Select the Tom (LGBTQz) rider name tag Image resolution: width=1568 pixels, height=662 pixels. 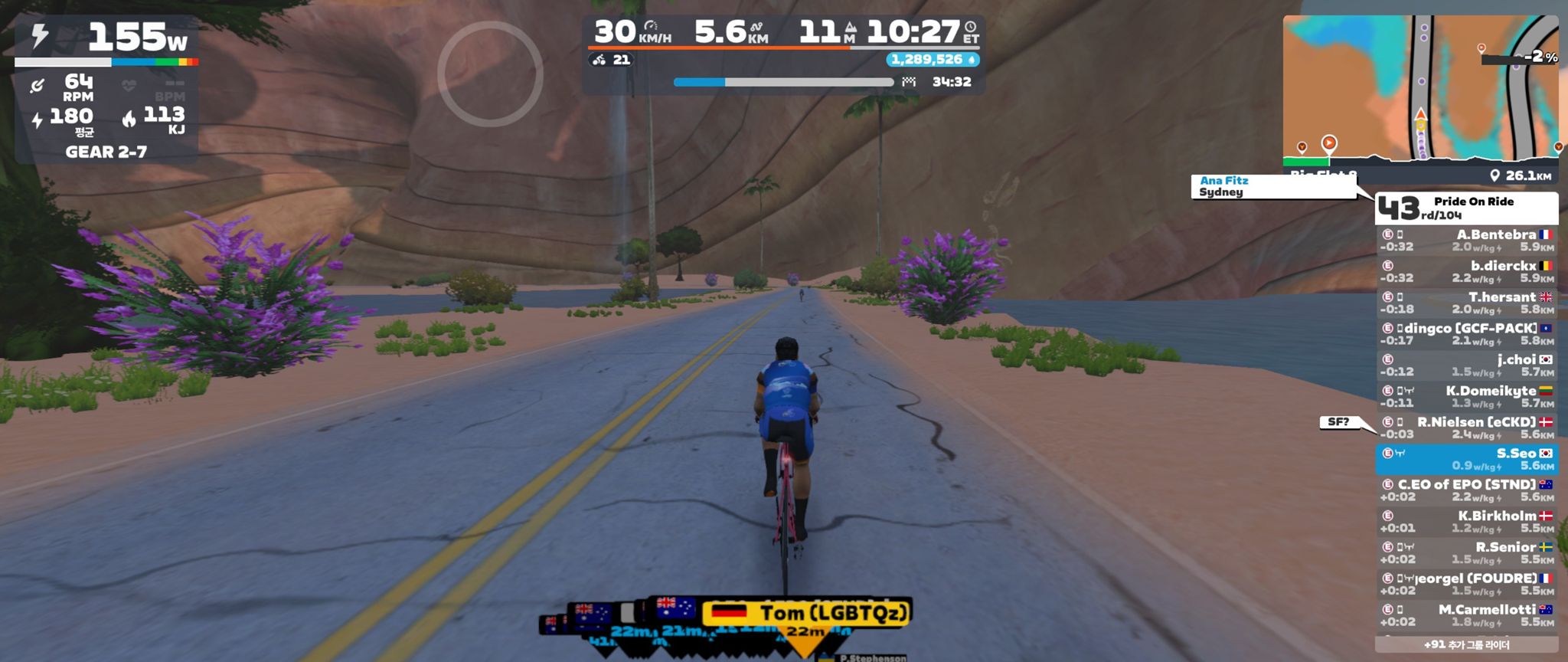(808, 613)
